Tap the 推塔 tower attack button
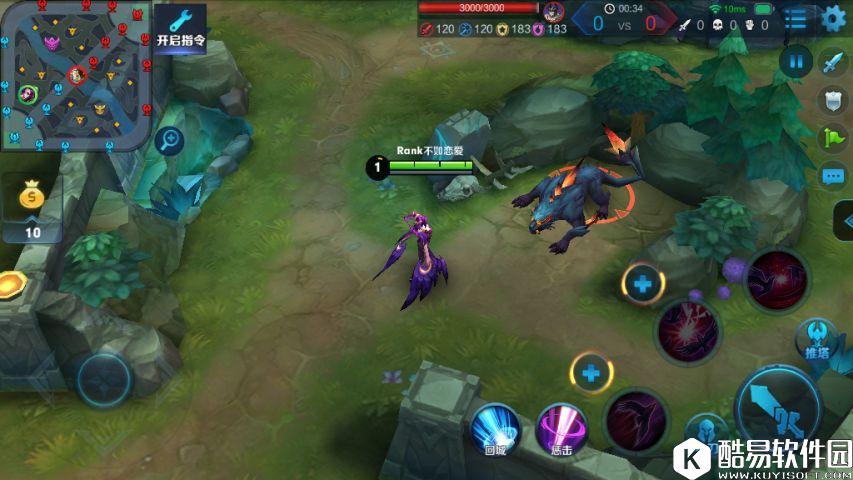 (817, 338)
